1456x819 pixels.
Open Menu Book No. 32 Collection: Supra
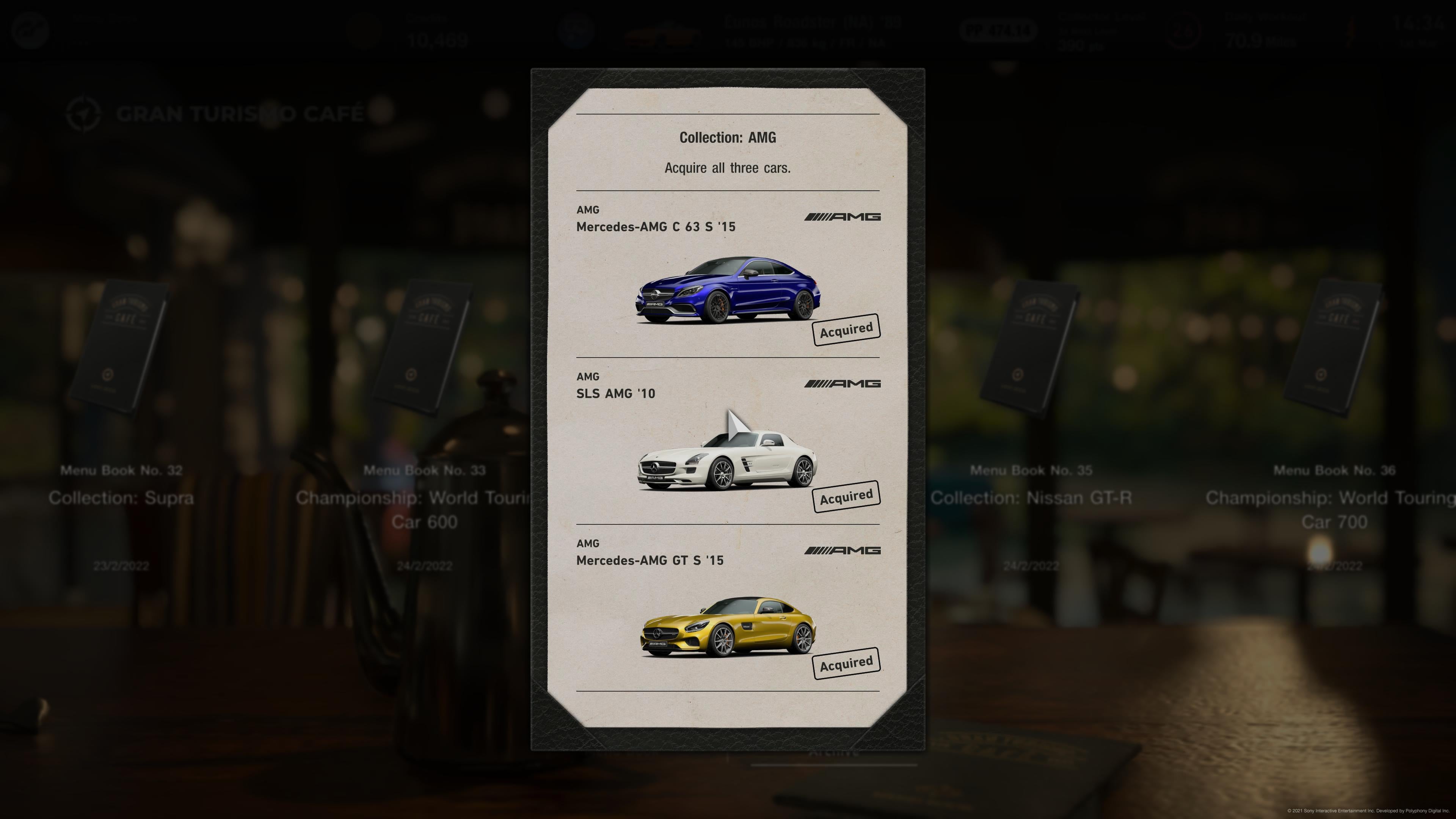(x=121, y=350)
